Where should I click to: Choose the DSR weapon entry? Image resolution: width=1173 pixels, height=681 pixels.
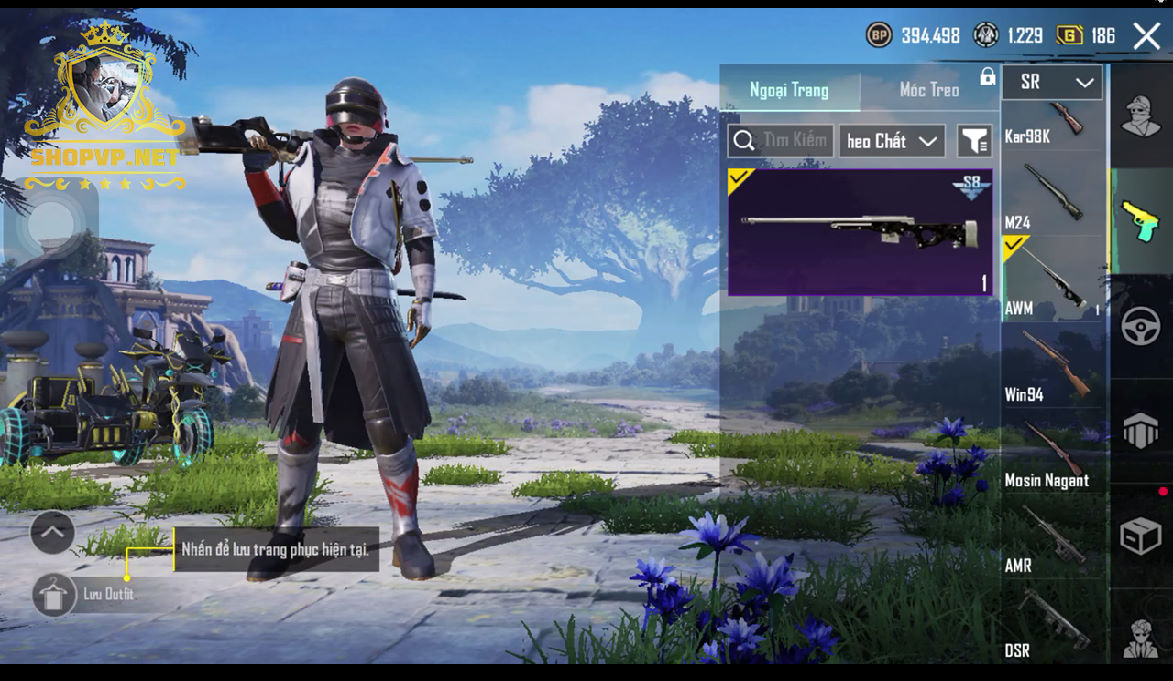click(x=1052, y=624)
